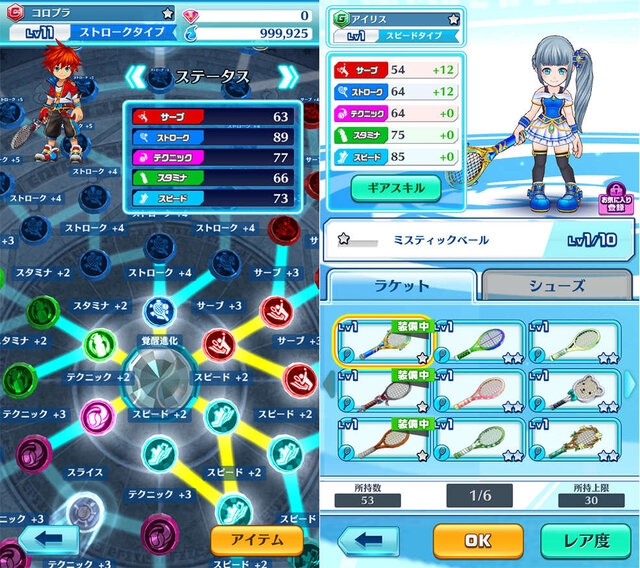Viewport: 640px width, 568px height.
Task: Pick the brown wooden racket
Action: coord(381,439)
